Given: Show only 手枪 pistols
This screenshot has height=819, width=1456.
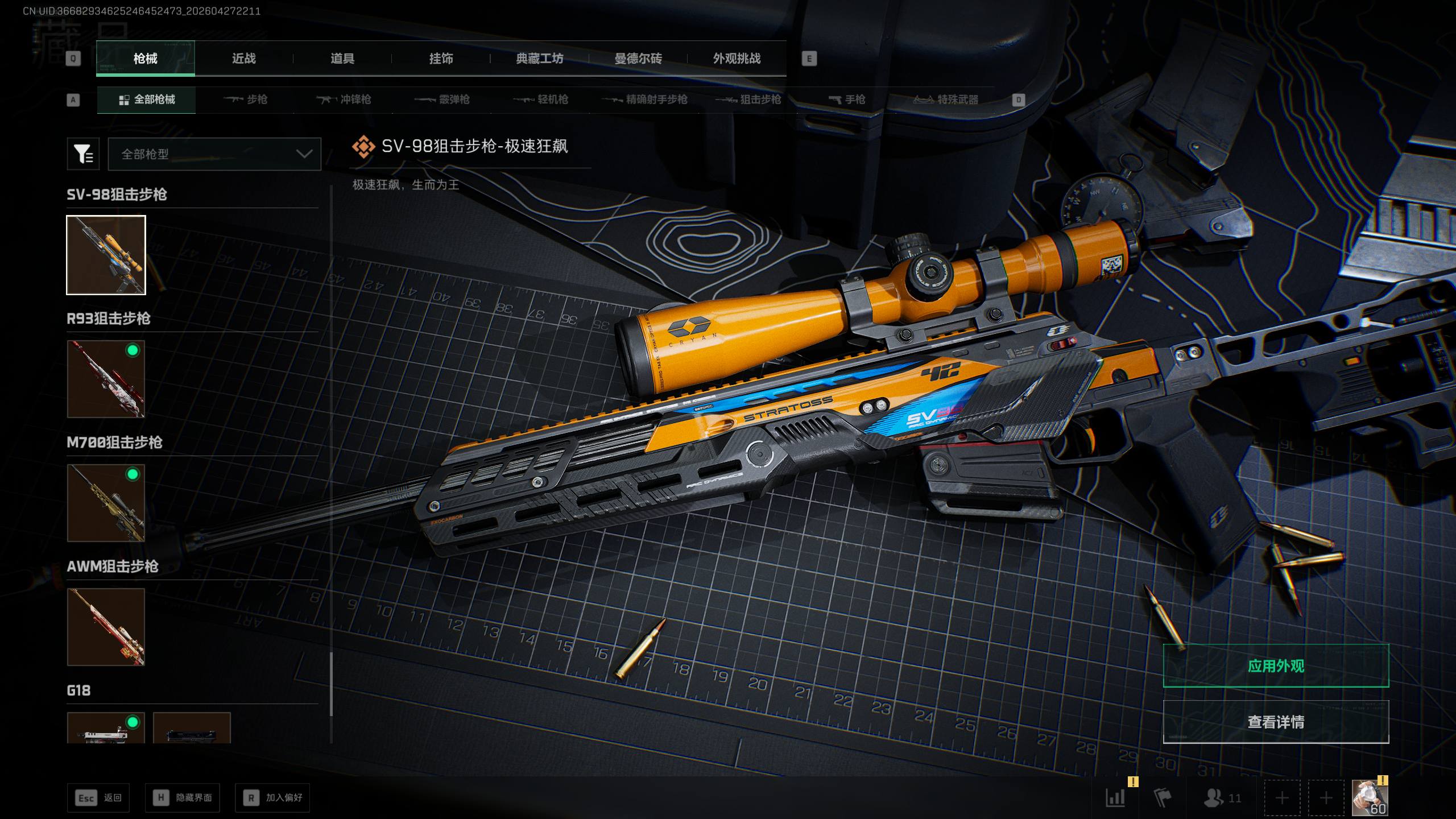Looking at the screenshot, I should (x=847, y=100).
